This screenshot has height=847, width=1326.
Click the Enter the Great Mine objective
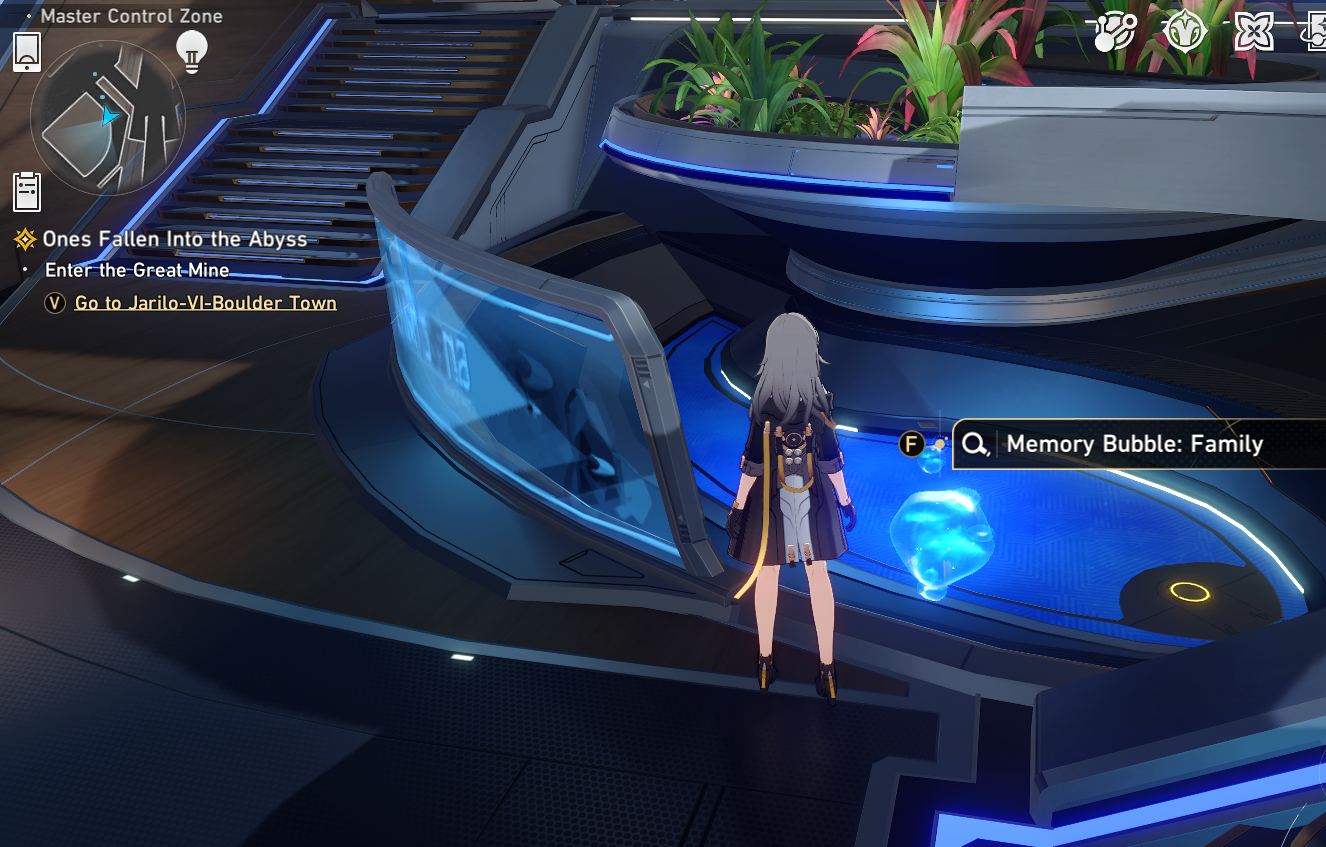136,270
